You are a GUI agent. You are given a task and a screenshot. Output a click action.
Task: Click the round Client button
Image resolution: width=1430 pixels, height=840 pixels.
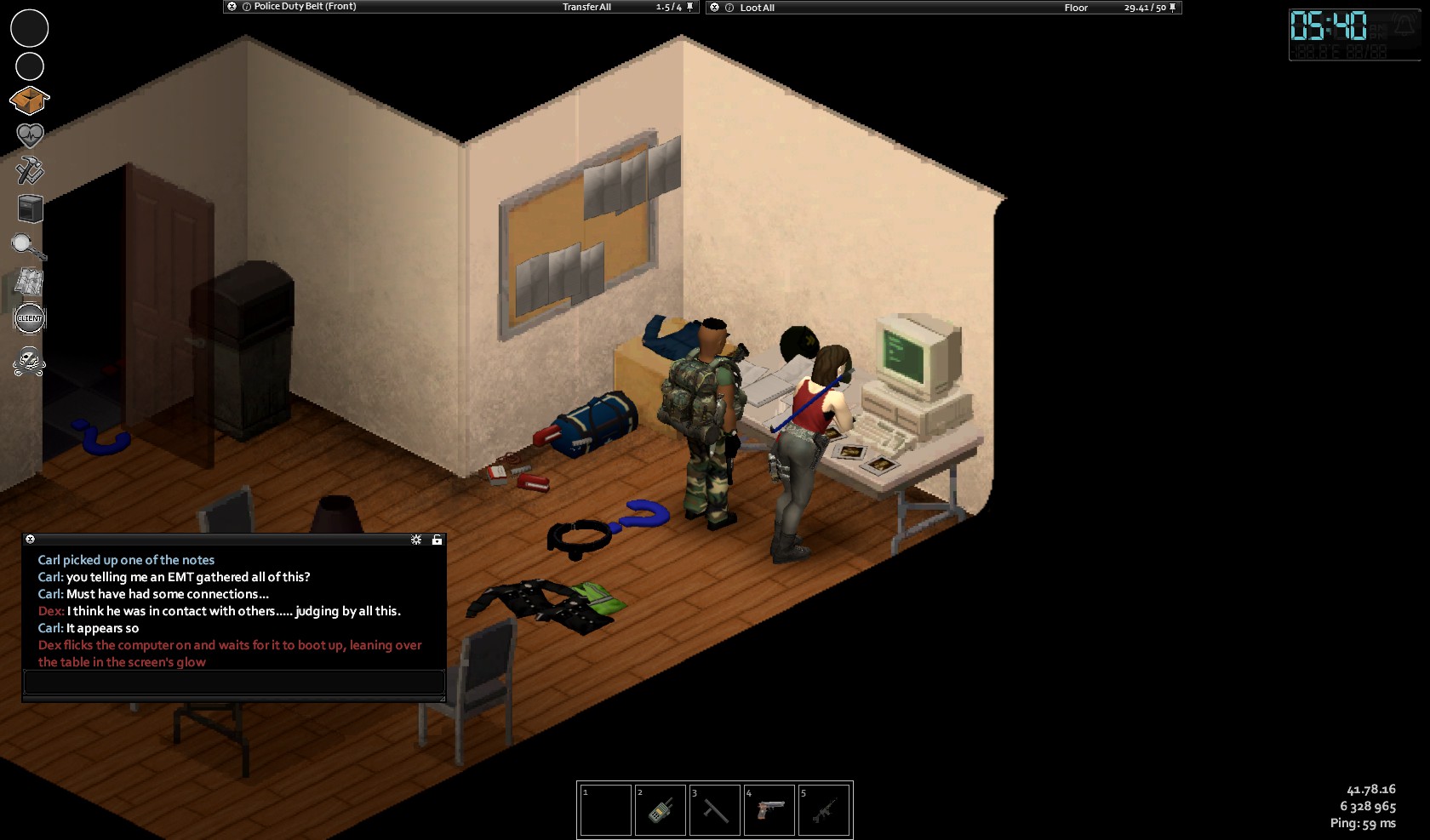click(30, 318)
